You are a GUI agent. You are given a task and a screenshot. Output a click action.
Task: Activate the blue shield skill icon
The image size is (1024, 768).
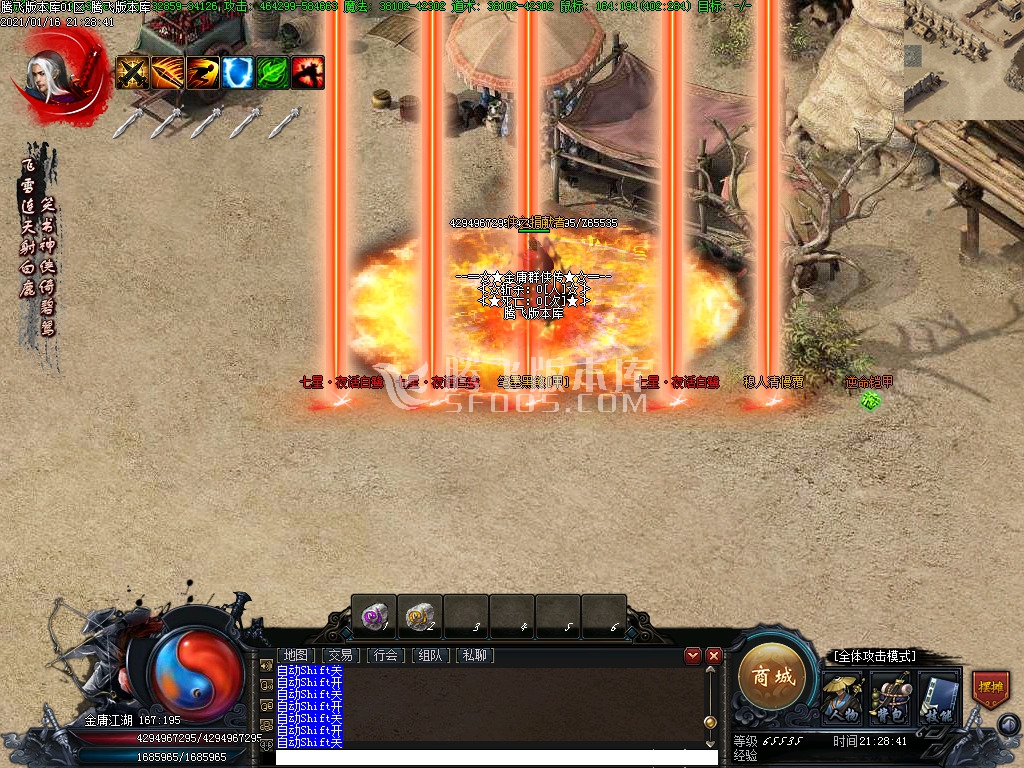pyautogui.click(x=237, y=73)
